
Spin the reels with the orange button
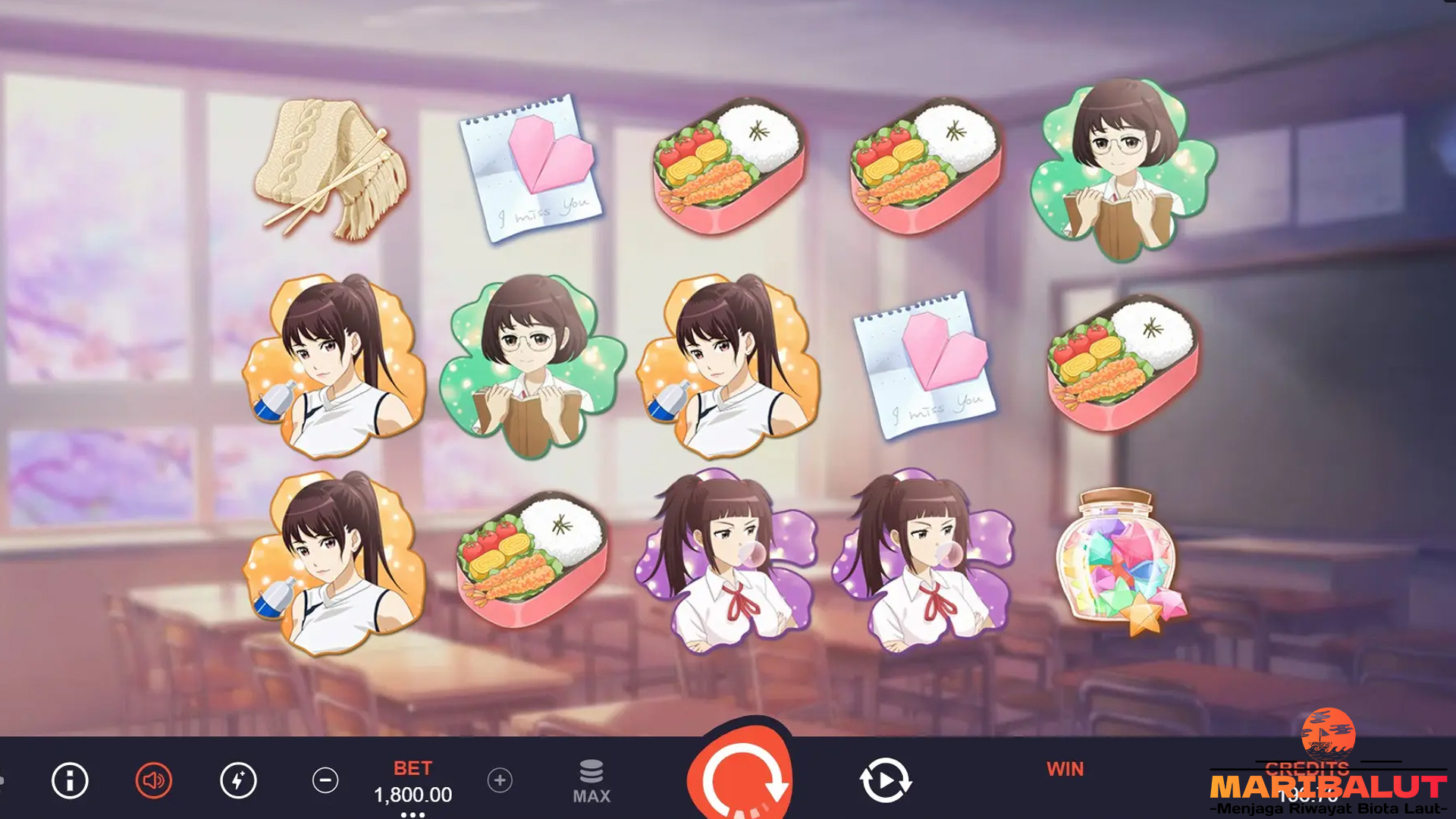742,777
